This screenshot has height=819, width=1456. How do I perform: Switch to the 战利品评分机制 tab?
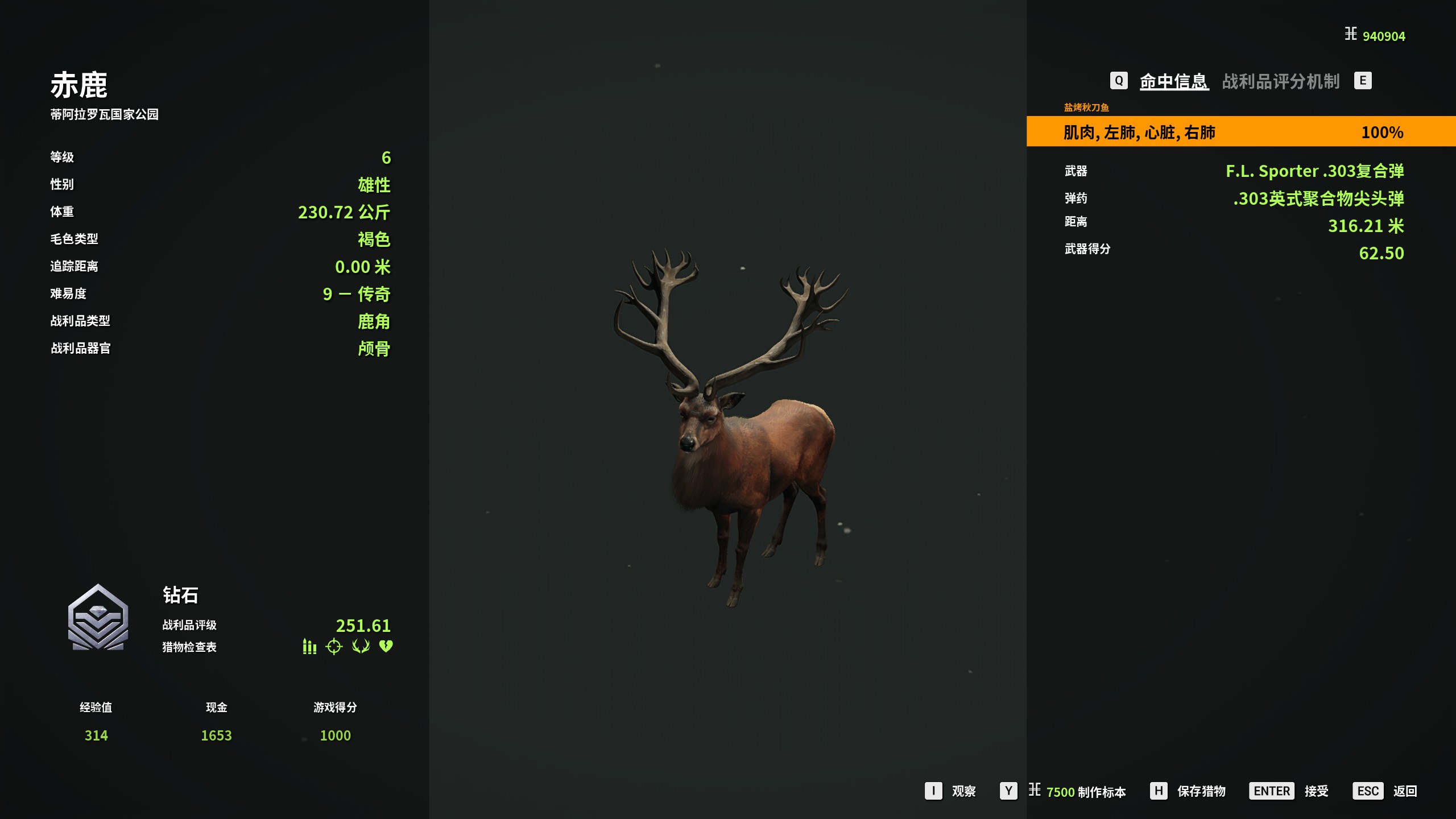[1280, 81]
